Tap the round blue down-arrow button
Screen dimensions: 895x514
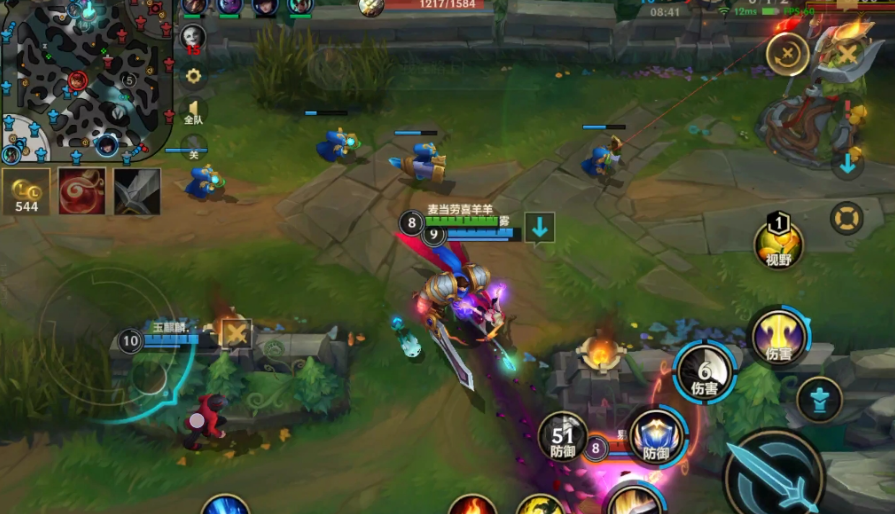click(847, 164)
